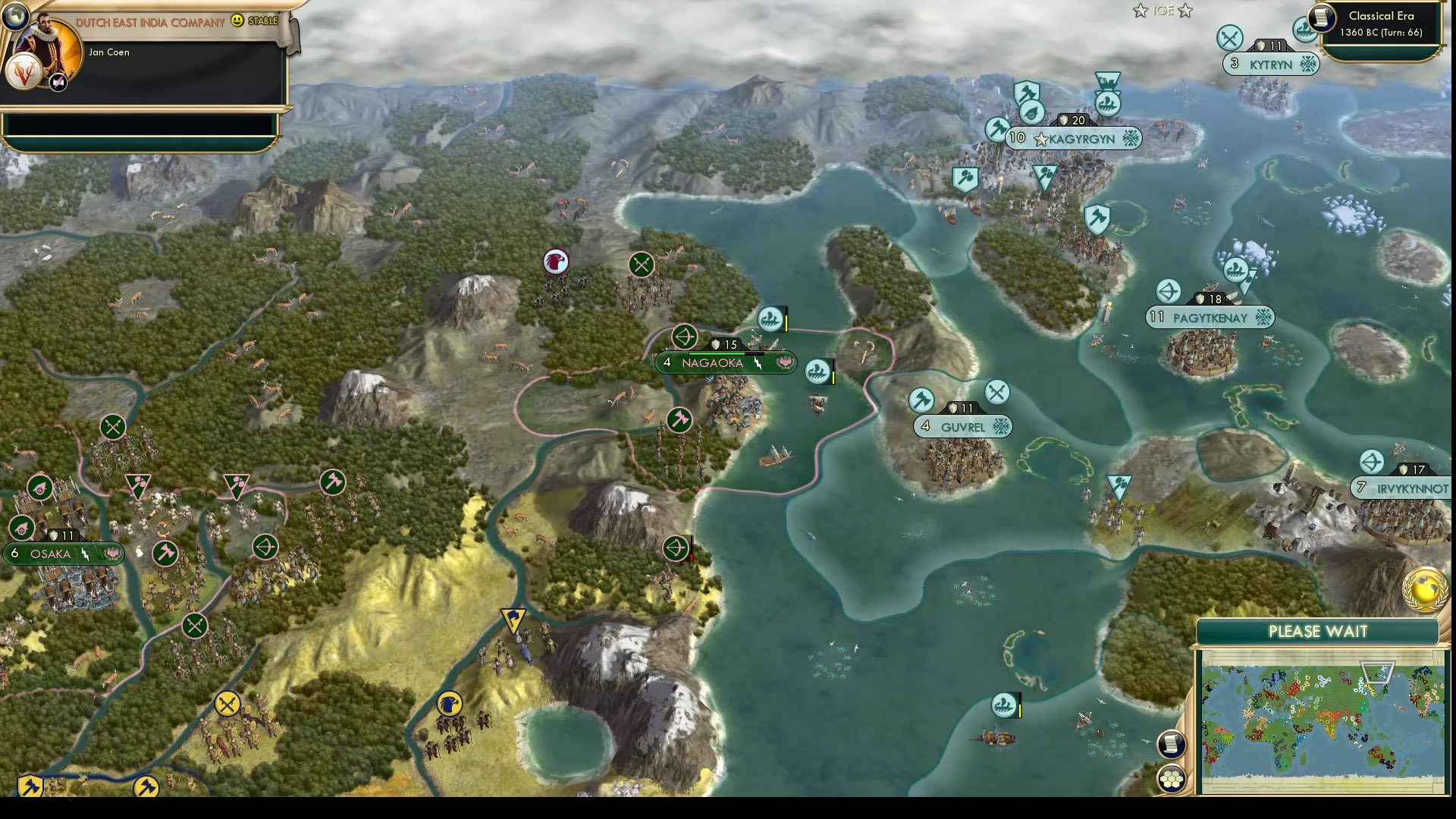Toggle the hex grid overlay icon
The width and height of the screenshot is (1456, 819).
pyautogui.click(x=1172, y=777)
